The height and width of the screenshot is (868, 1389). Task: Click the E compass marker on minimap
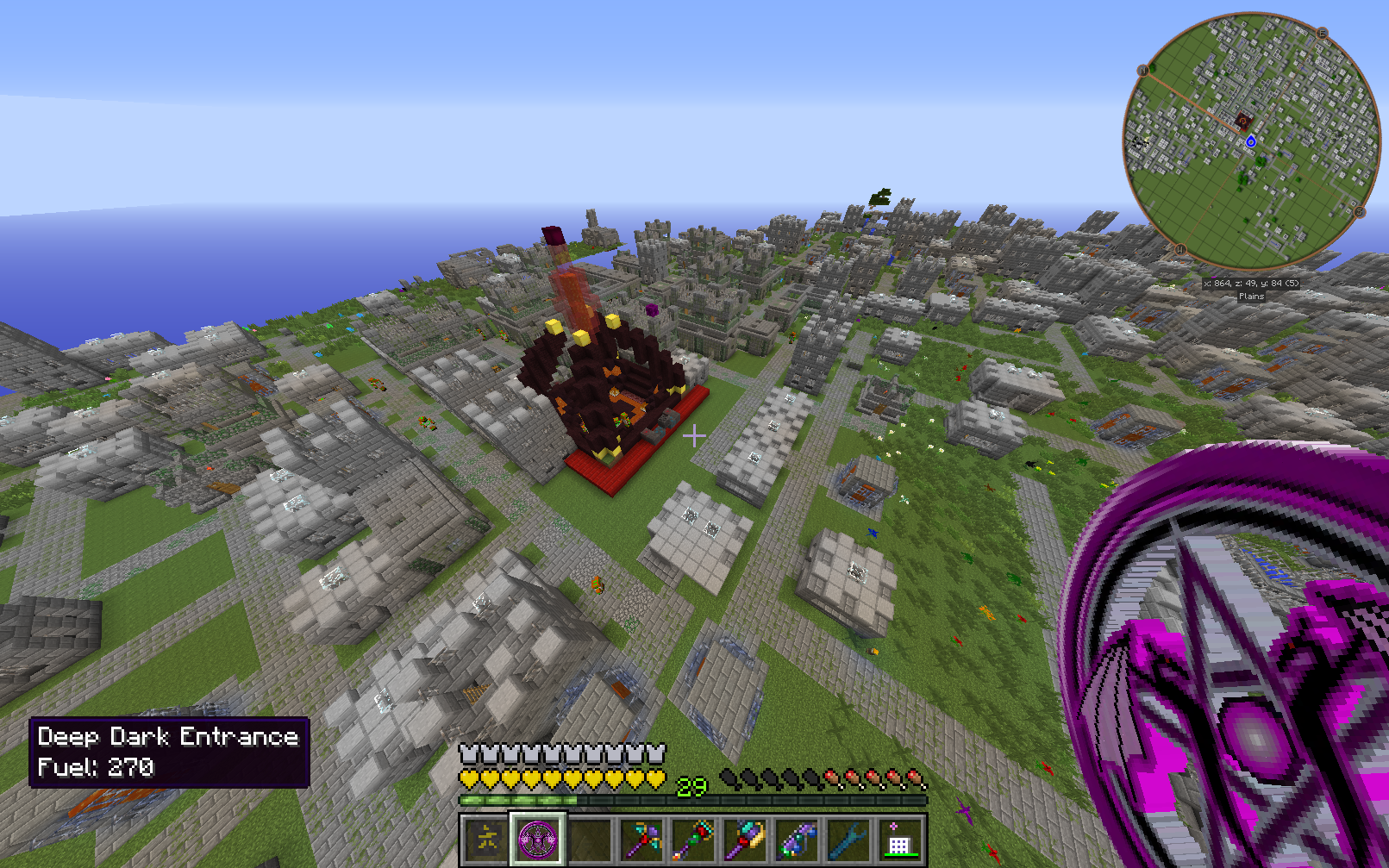click(x=1322, y=34)
